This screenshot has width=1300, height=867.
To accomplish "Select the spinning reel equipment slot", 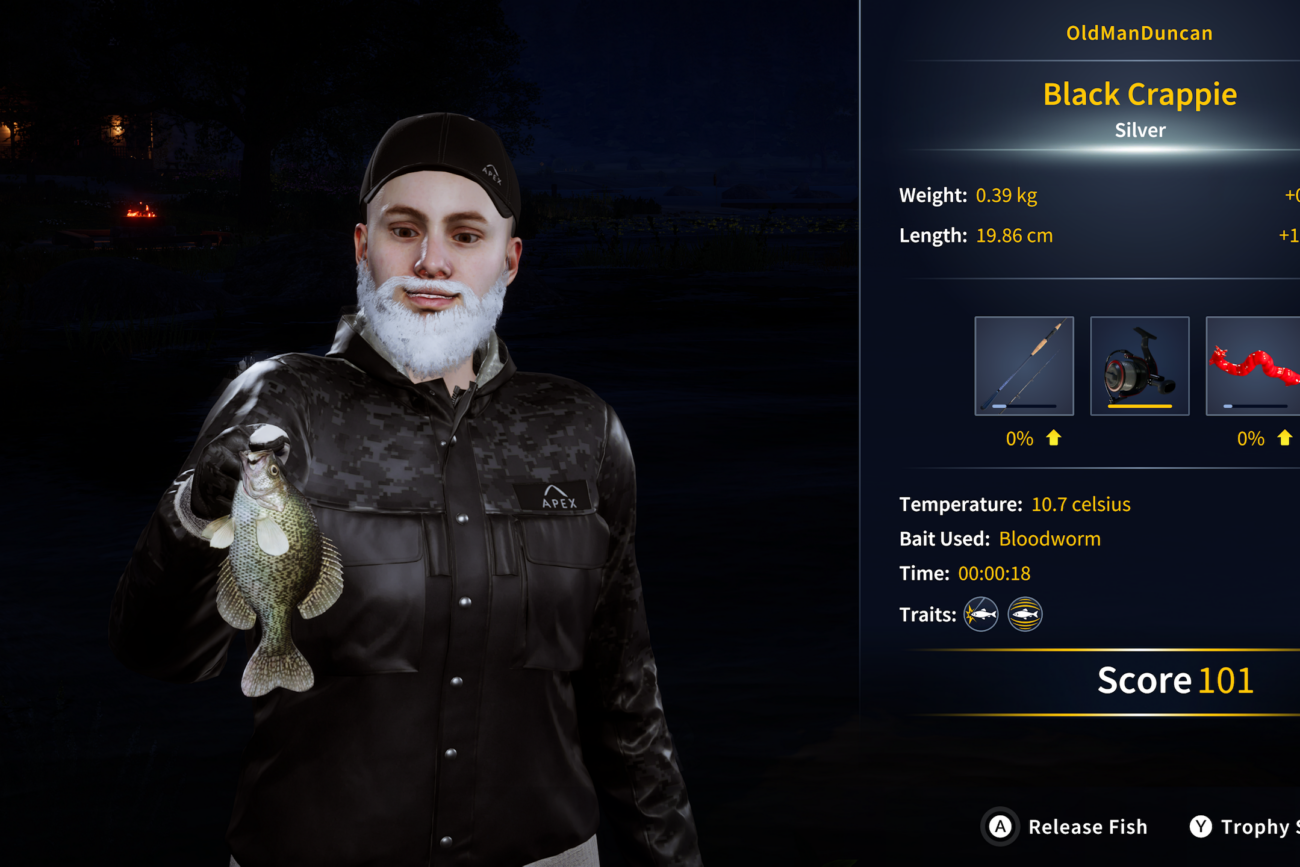I will click(x=1139, y=366).
